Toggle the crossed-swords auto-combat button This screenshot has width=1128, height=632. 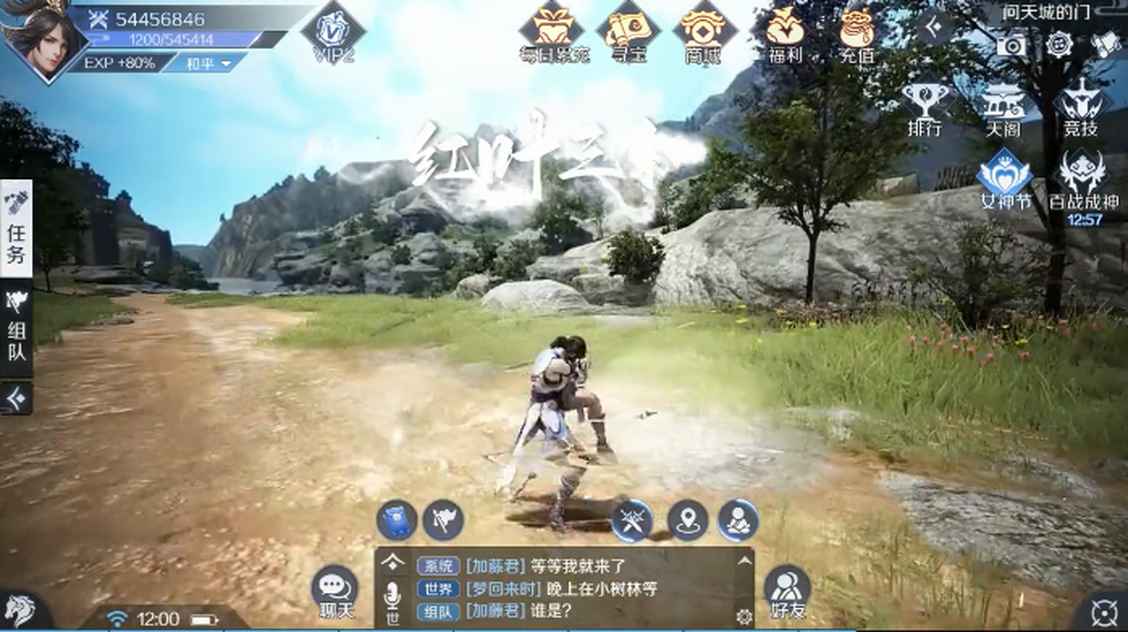(x=632, y=520)
